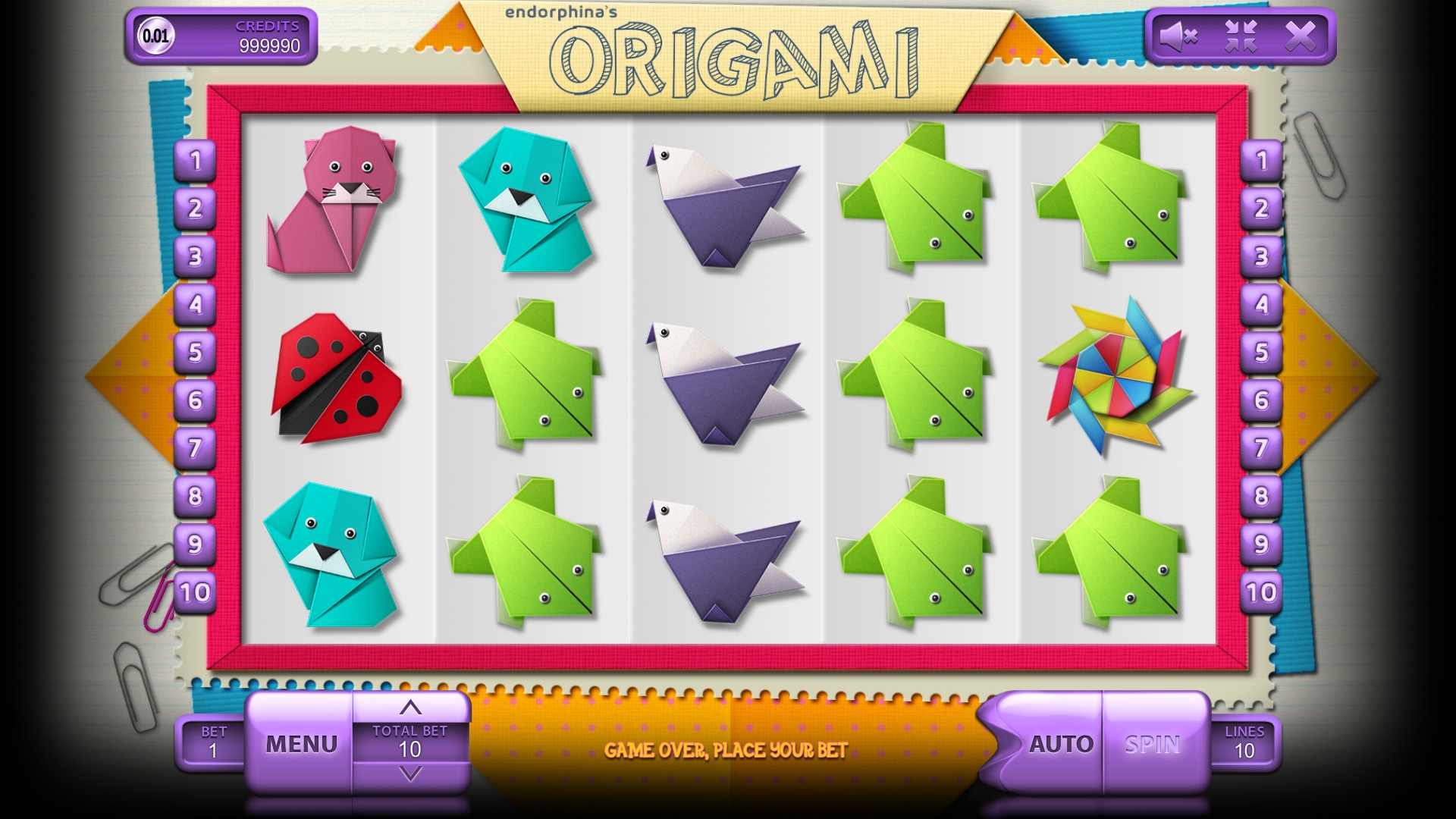Adjust the BET per line box
Viewport: 1456px width, 819px height.
pos(213,742)
